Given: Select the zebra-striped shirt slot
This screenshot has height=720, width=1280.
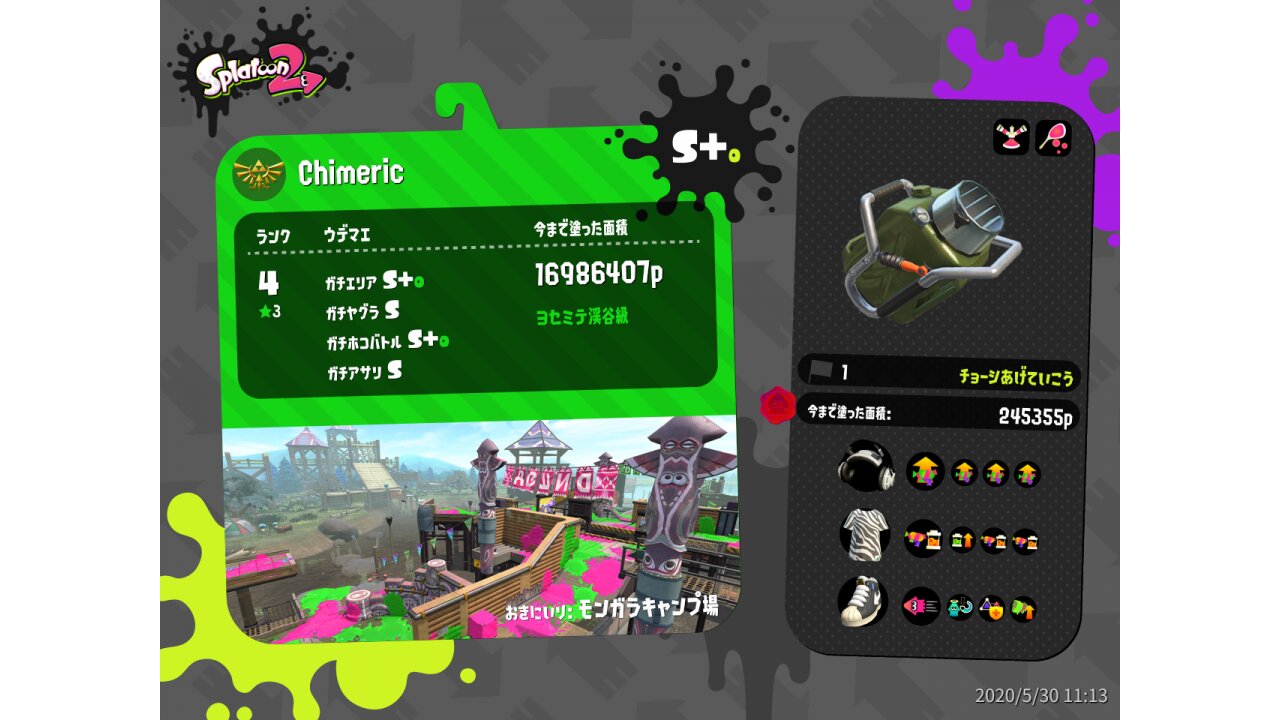Looking at the screenshot, I should pos(865,533).
